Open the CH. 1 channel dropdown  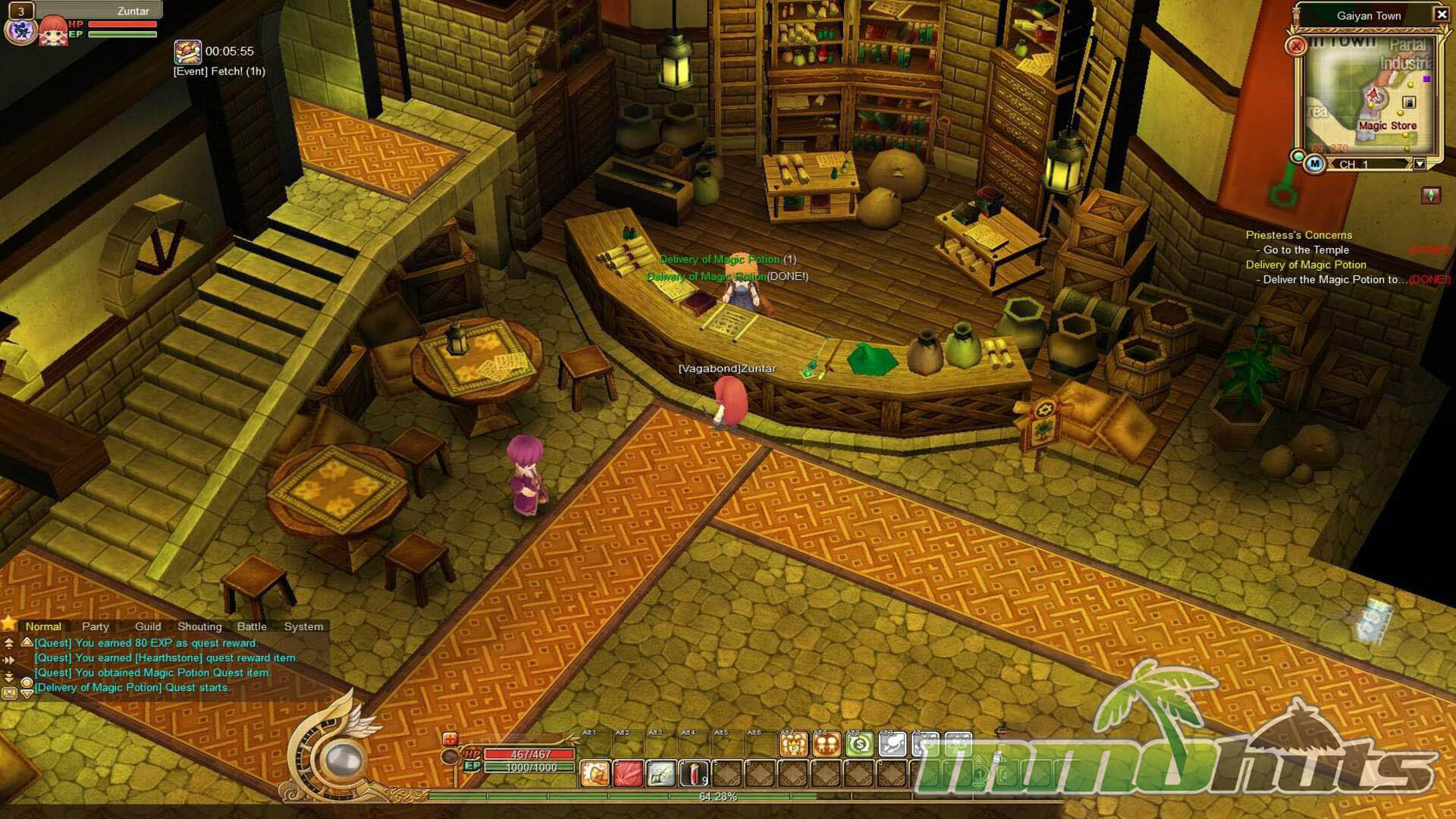tap(1420, 164)
